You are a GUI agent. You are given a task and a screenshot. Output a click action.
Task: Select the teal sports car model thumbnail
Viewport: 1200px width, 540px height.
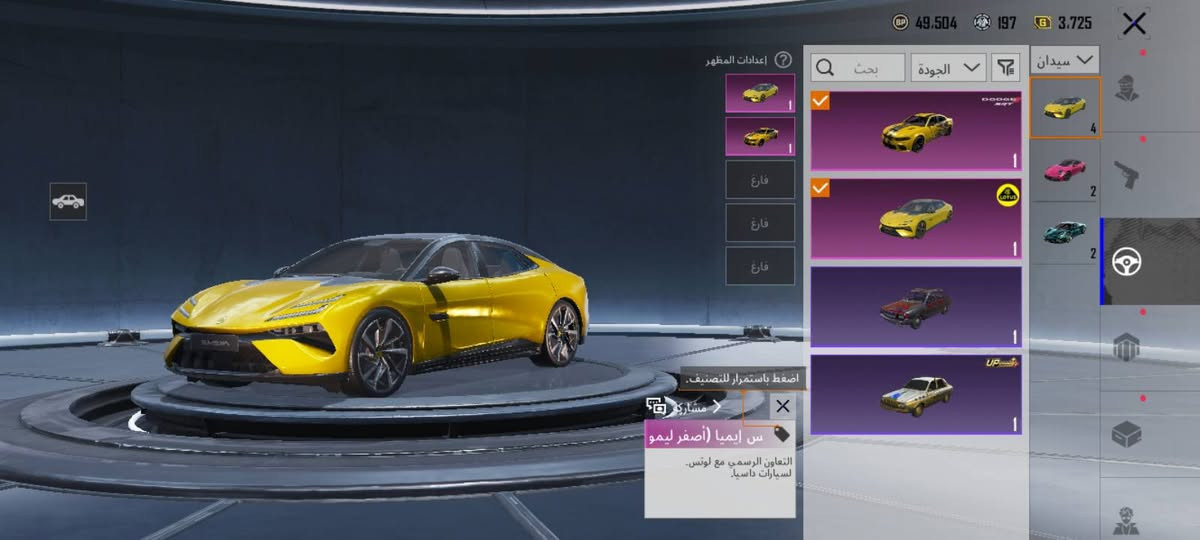pyautogui.click(x=1065, y=232)
